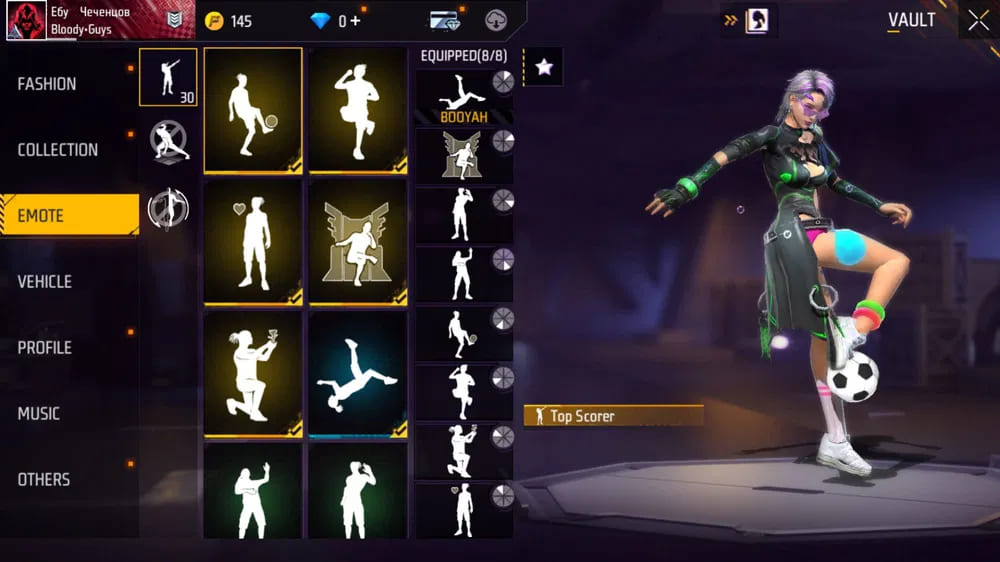Close the Vault screen

pos(977,20)
